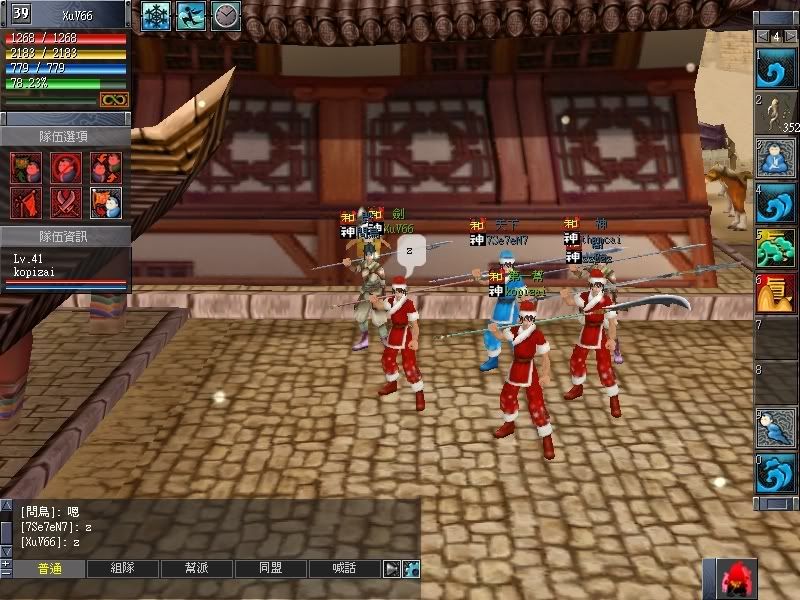Click the infinity symbol button under status bars
The height and width of the screenshot is (600, 800).
point(113,99)
